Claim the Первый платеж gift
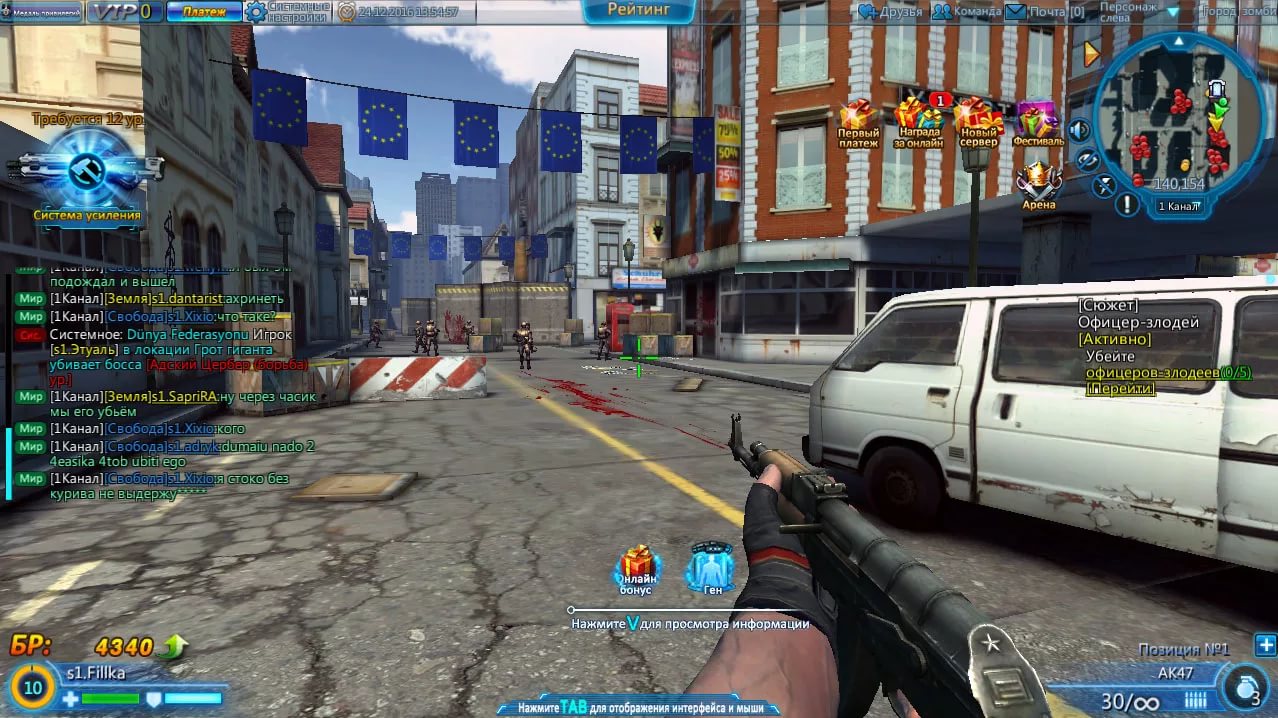Image resolution: width=1278 pixels, height=718 pixels. [x=858, y=123]
